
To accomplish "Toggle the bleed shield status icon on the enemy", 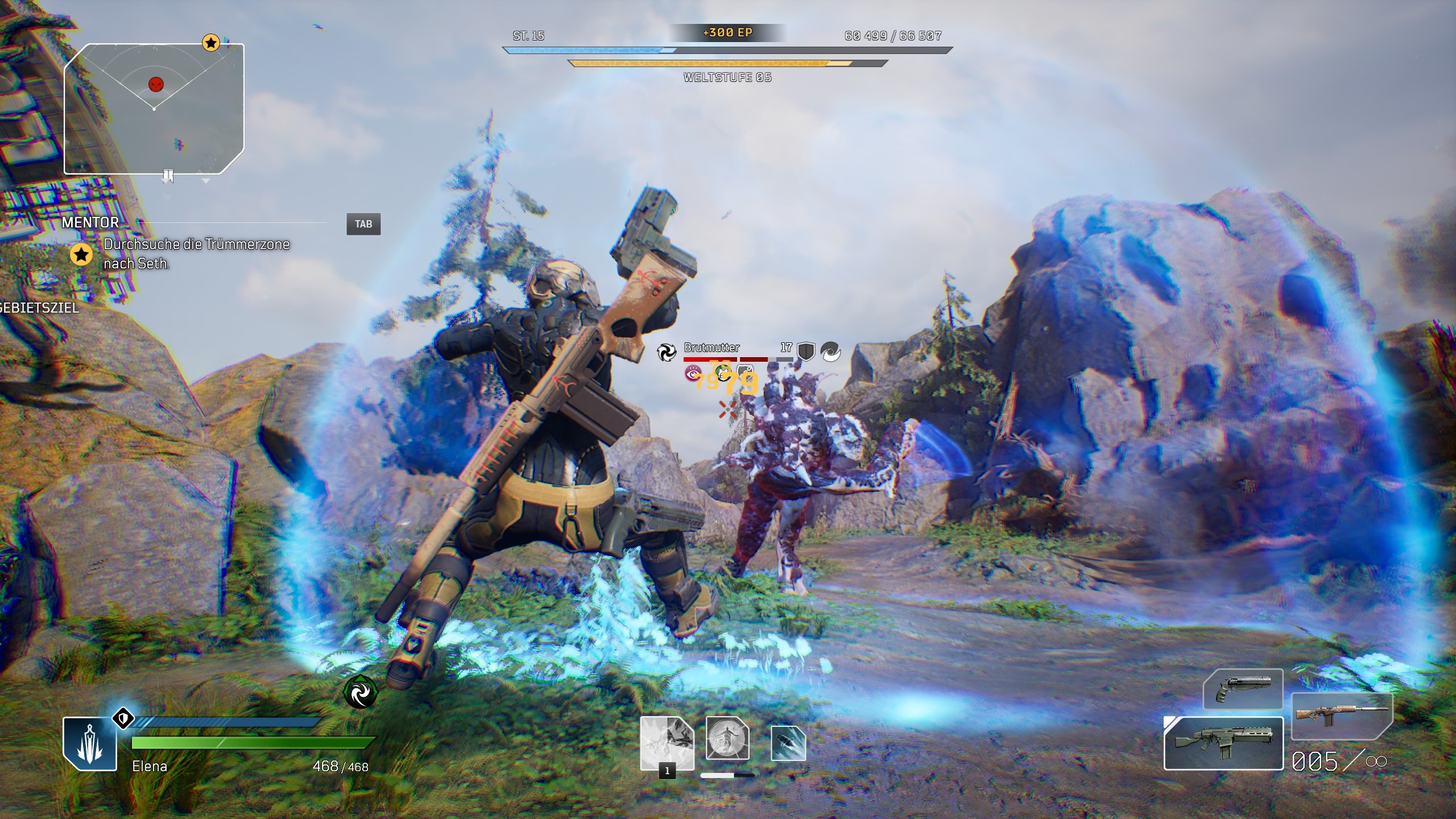I will point(745,373).
